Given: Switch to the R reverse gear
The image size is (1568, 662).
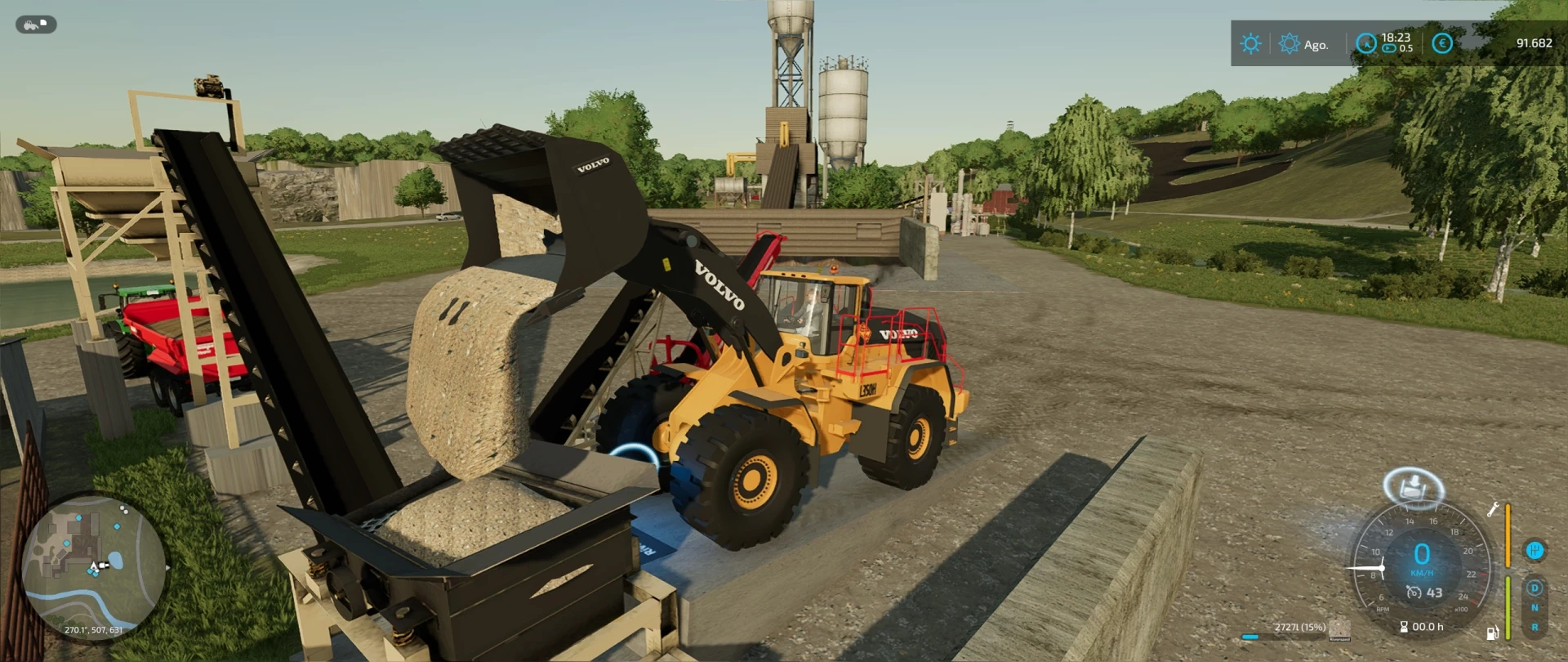Looking at the screenshot, I should (1535, 628).
